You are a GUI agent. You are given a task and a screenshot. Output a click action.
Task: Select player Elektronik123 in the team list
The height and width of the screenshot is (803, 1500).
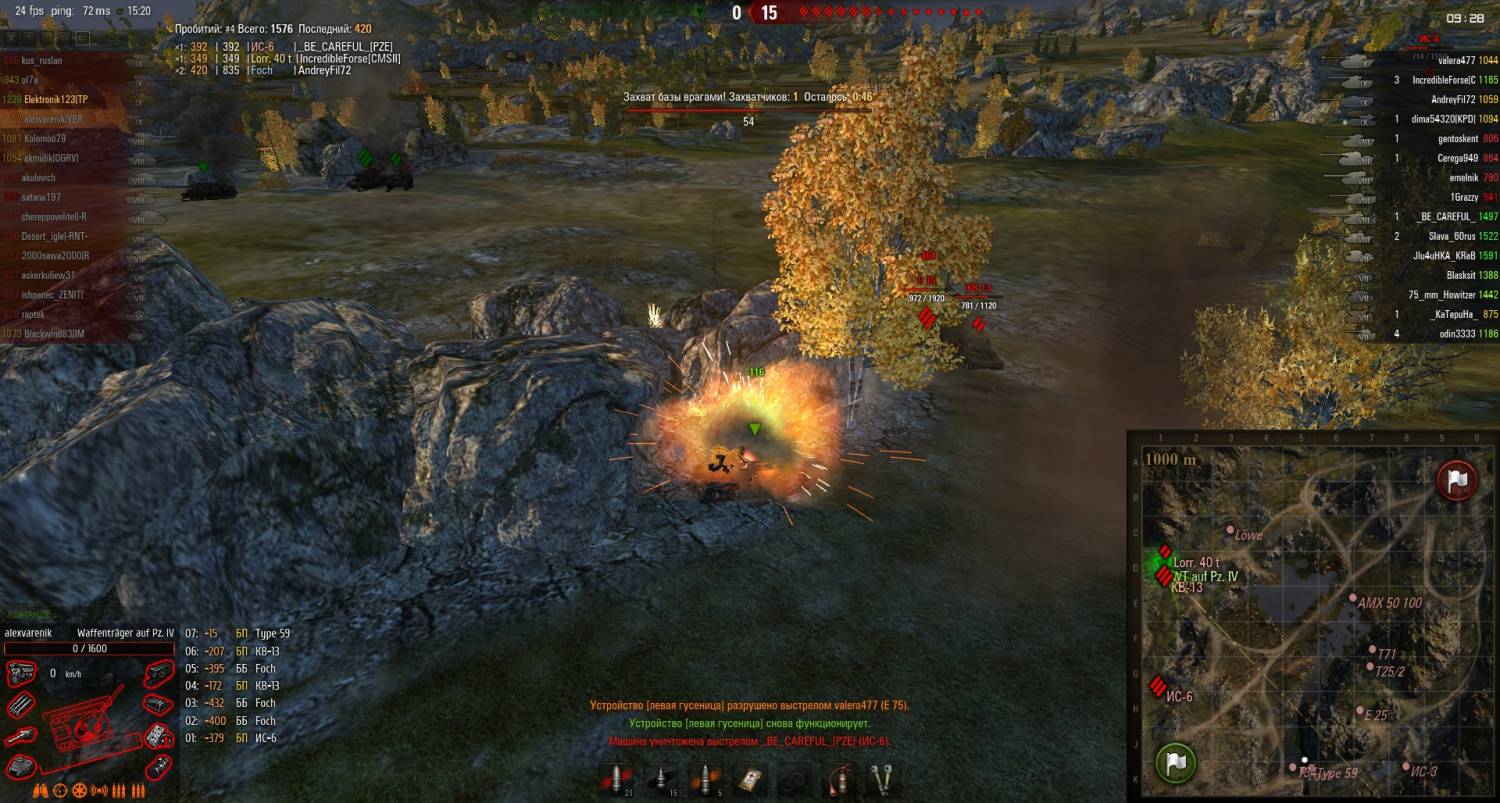tap(56, 99)
